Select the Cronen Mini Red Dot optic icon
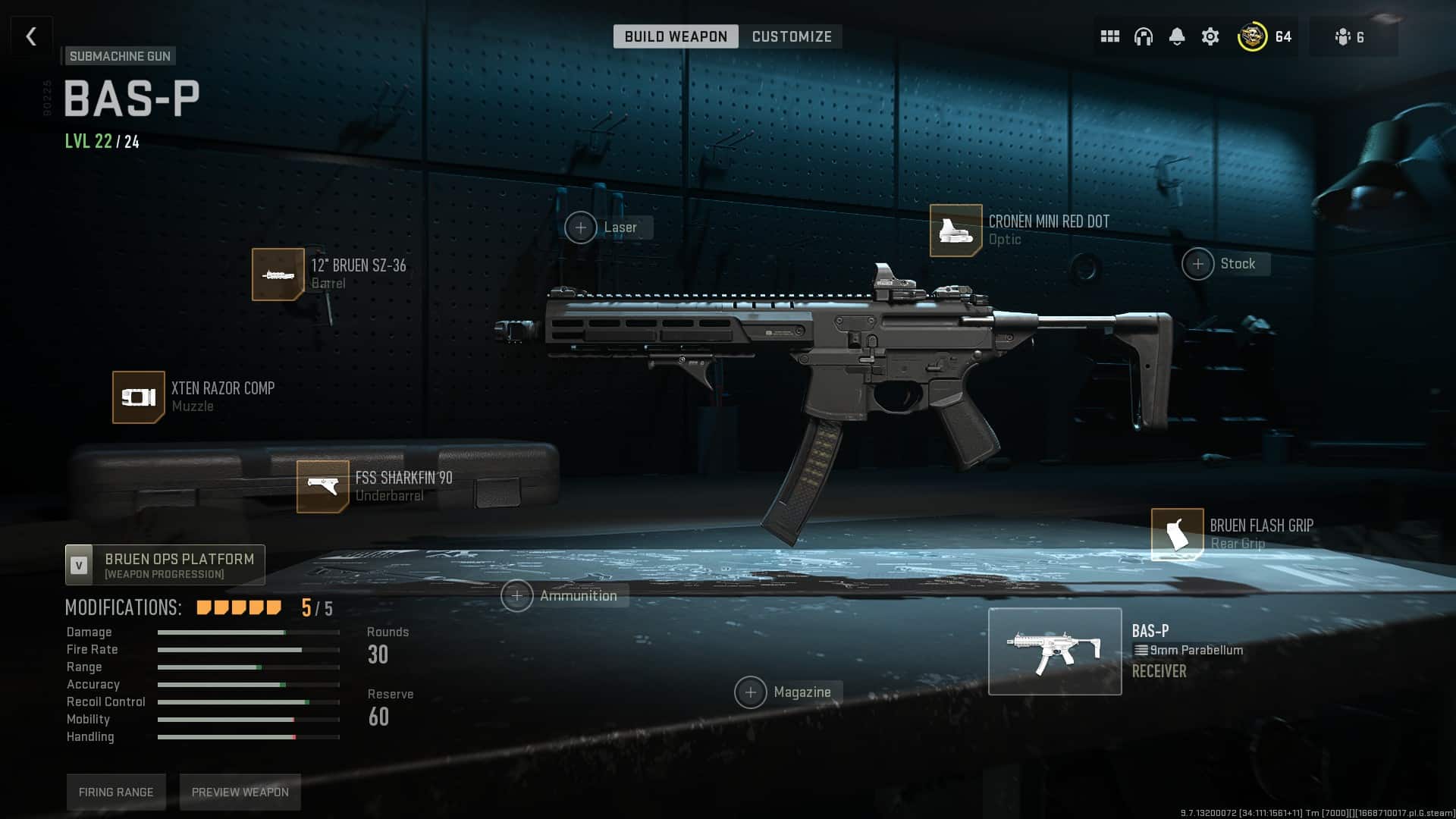 click(955, 231)
